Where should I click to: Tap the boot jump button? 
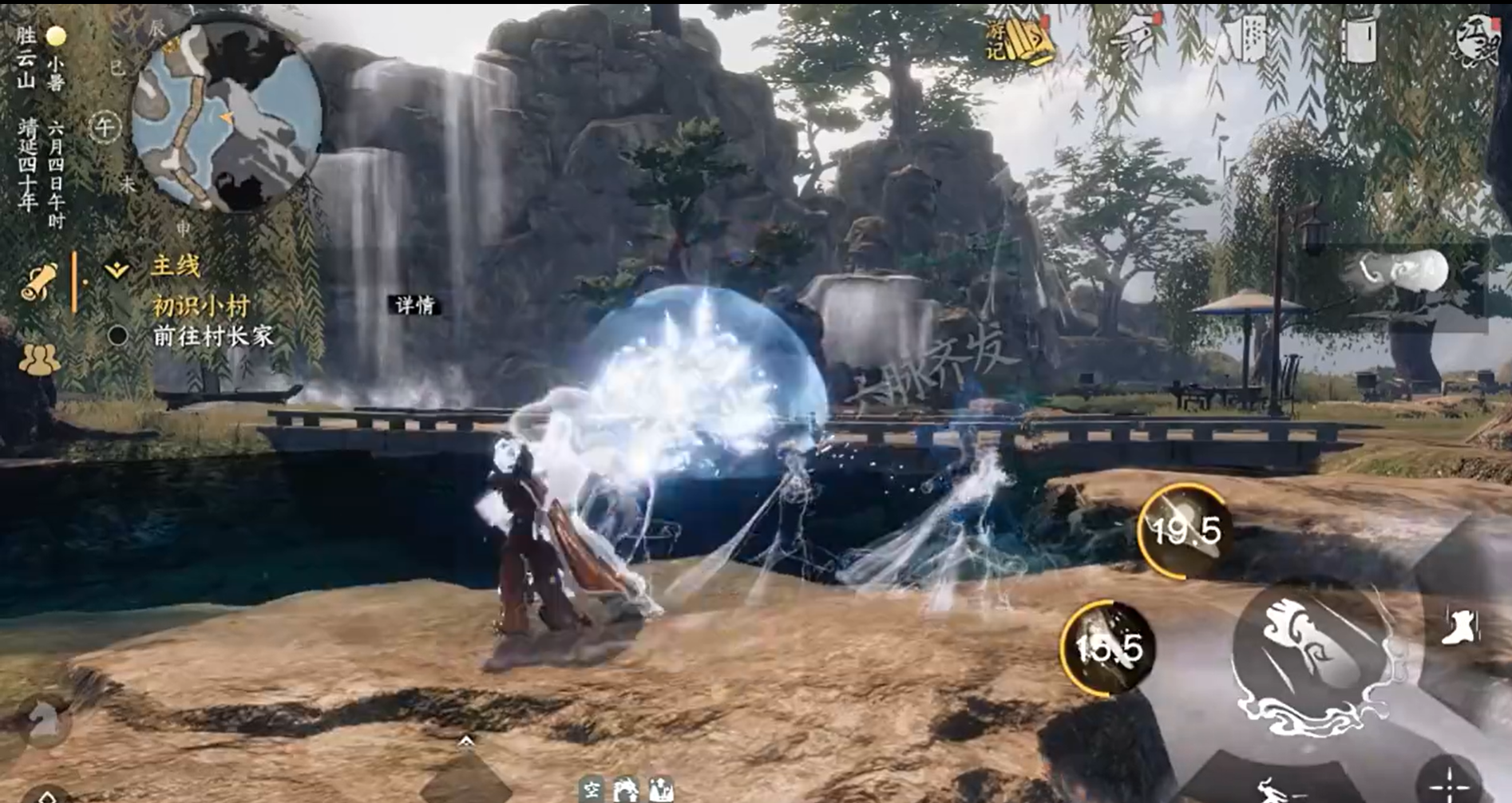[1462, 626]
